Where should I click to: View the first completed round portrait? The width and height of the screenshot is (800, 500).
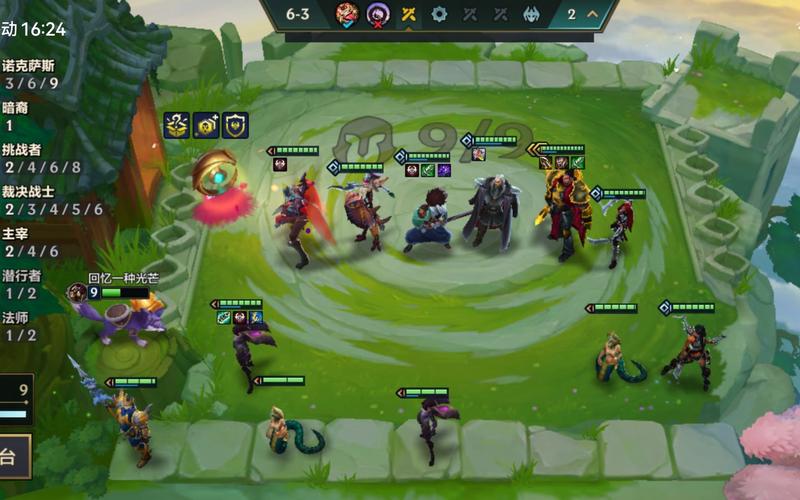tap(346, 14)
